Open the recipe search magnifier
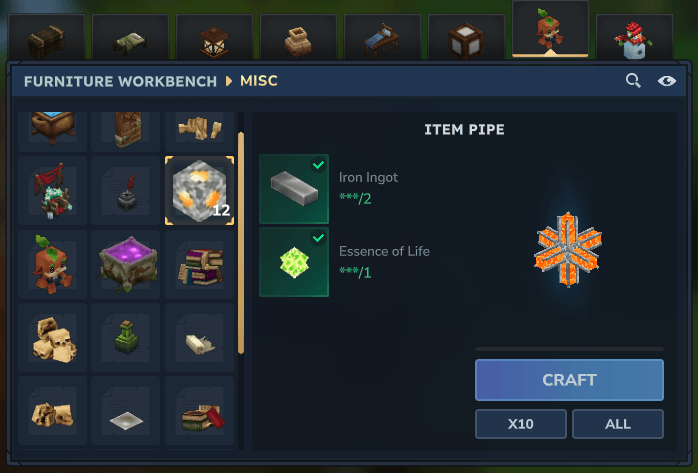The height and width of the screenshot is (473, 698). point(633,81)
